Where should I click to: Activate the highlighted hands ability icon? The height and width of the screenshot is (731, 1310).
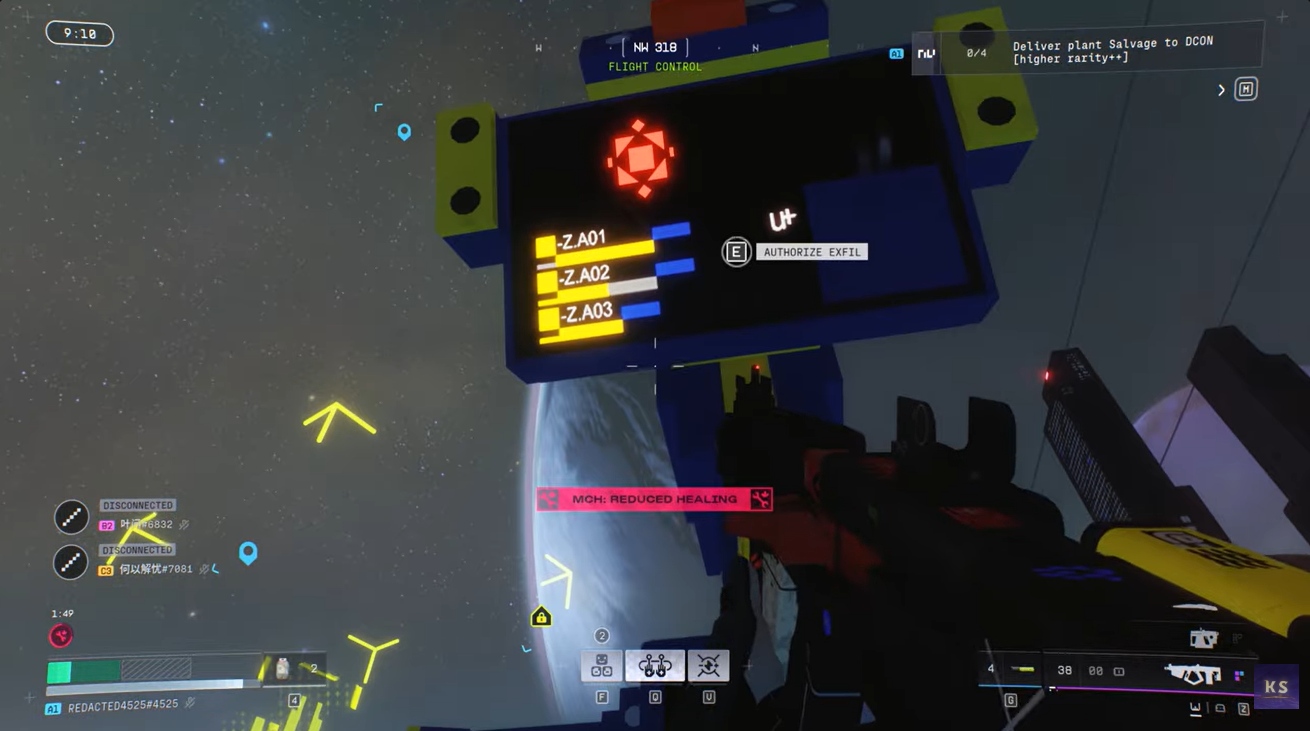click(655, 665)
